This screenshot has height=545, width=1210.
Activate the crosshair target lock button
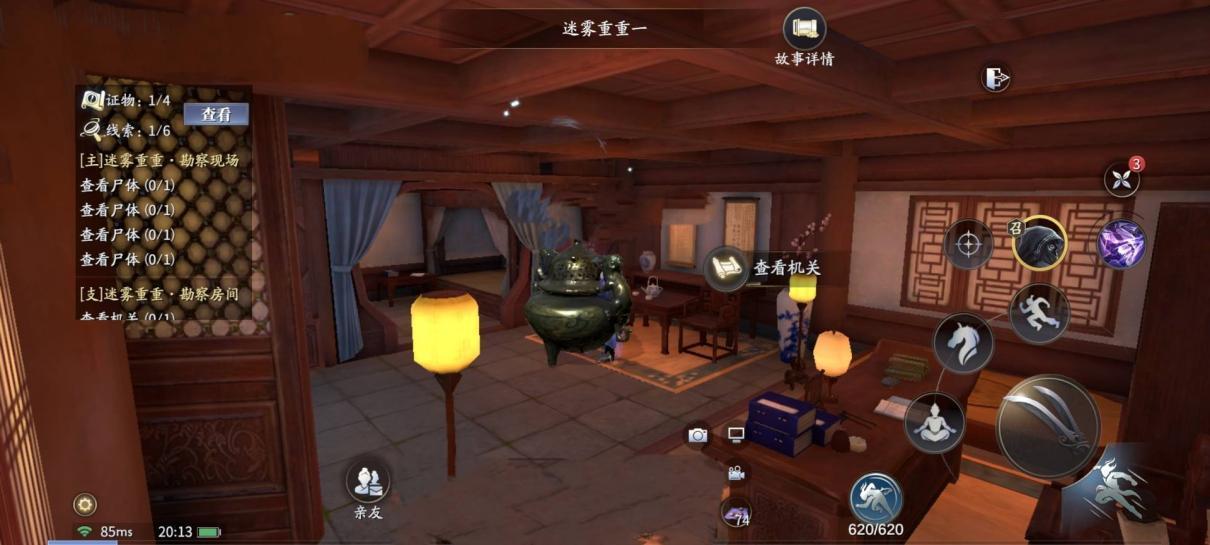point(968,244)
